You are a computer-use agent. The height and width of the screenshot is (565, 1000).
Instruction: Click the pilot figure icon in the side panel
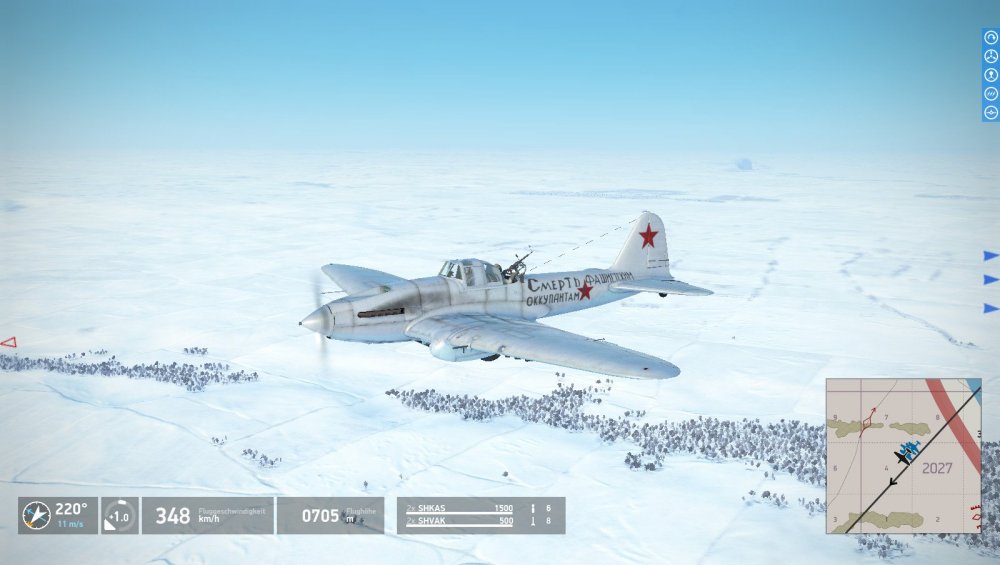991,75
